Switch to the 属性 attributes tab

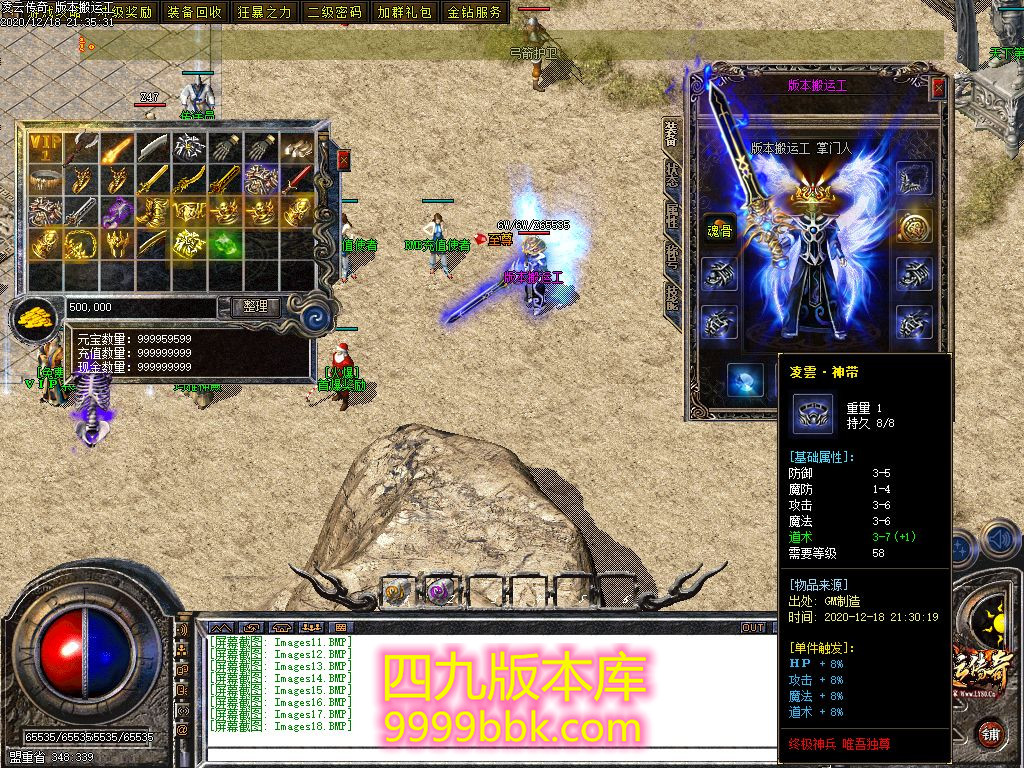671,215
